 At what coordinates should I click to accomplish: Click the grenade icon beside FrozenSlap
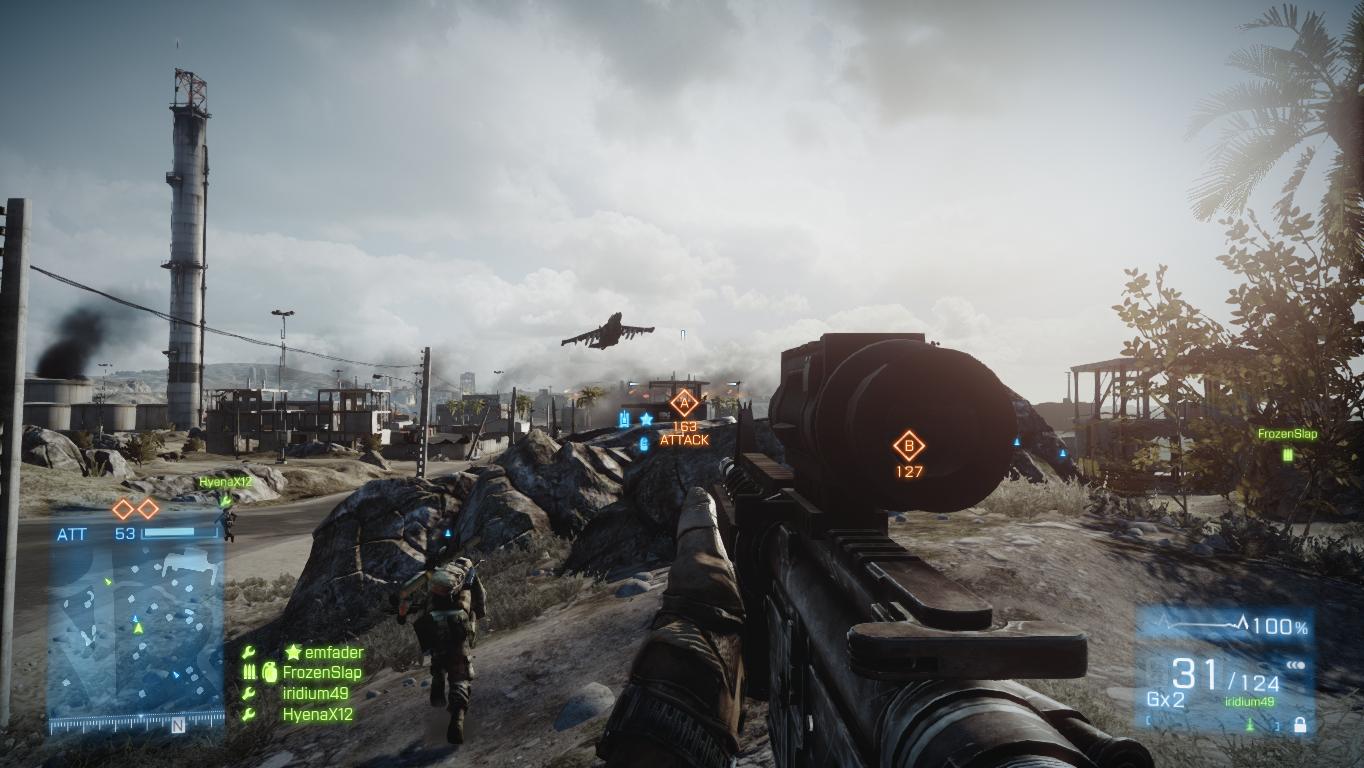(270, 671)
